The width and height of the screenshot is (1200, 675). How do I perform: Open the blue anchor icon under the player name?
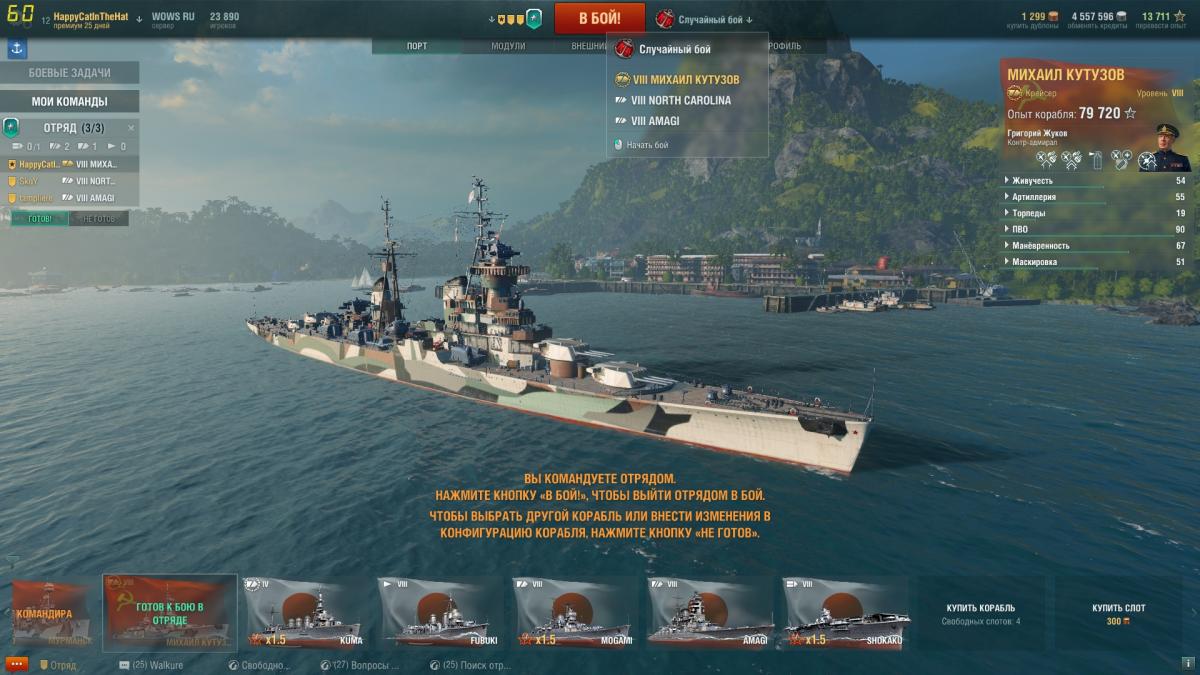[x=17, y=47]
